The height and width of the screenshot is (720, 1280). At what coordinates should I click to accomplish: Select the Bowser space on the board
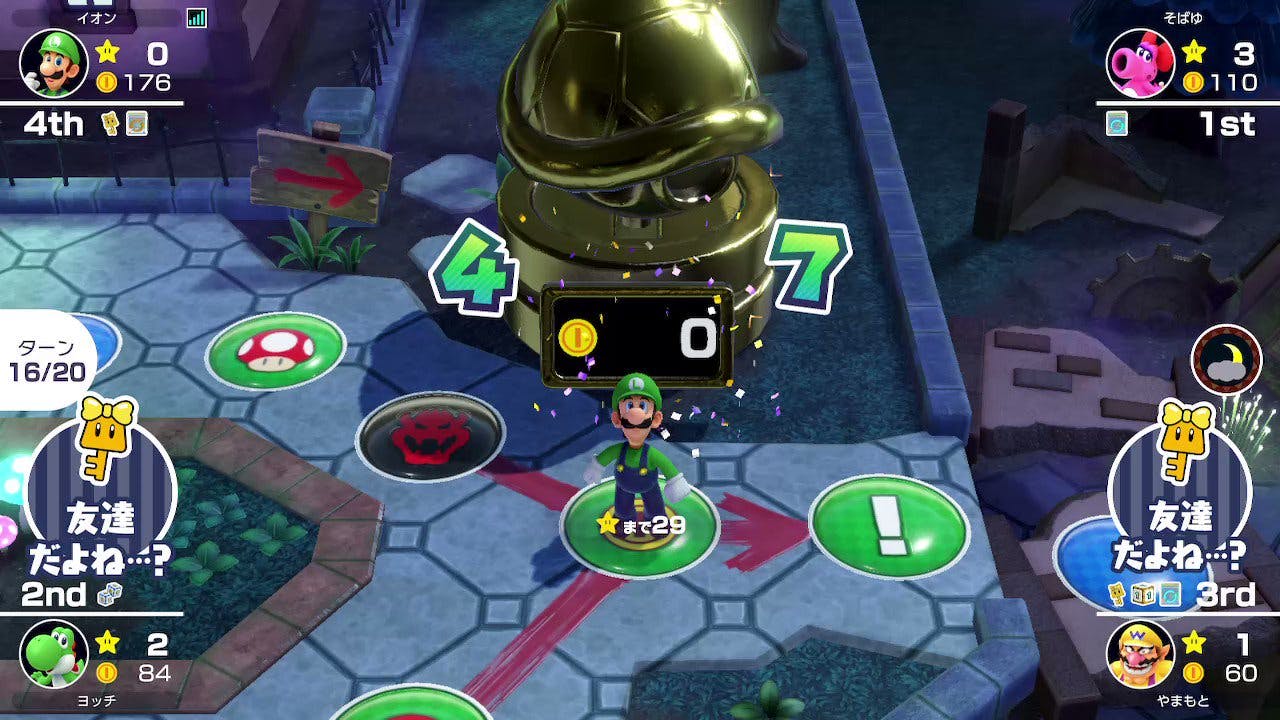coord(430,437)
